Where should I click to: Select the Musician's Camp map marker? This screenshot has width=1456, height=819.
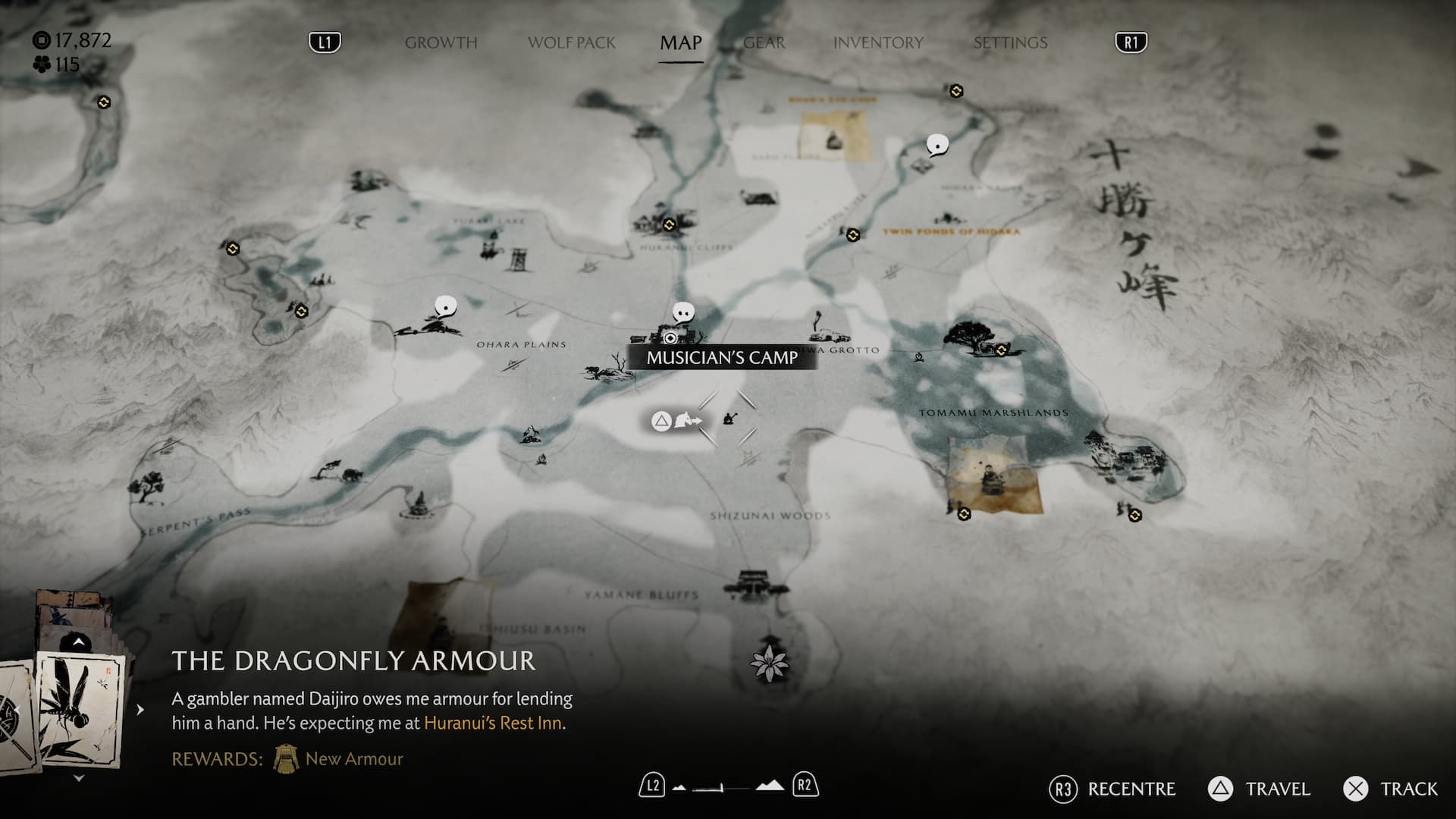[x=670, y=337]
